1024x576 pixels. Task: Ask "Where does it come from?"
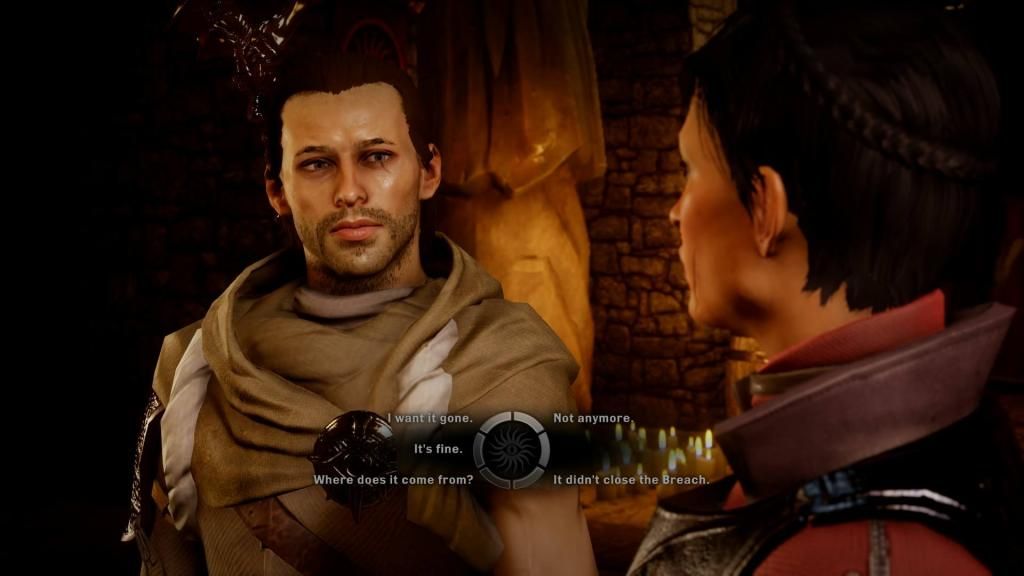click(393, 480)
